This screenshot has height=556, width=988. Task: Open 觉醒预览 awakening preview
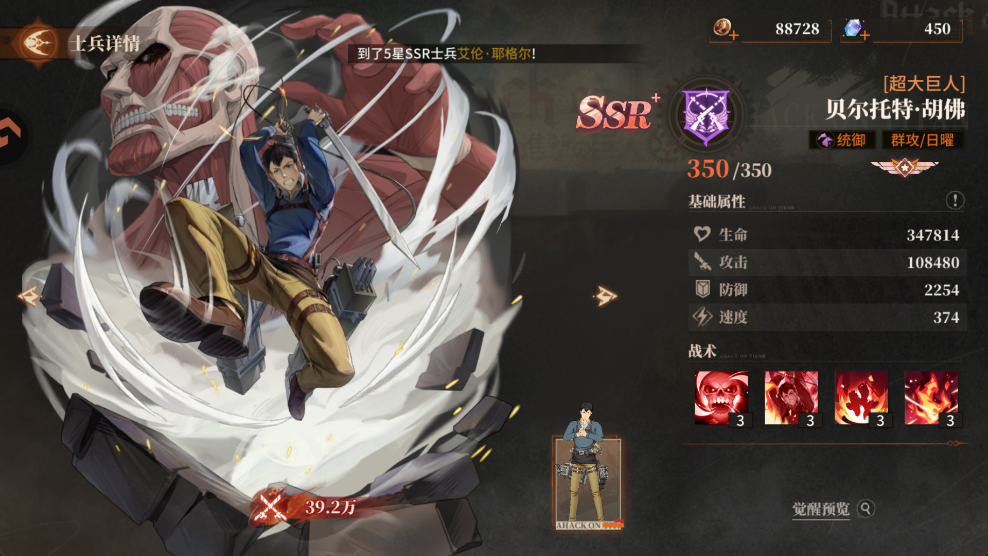(x=832, y=509)
